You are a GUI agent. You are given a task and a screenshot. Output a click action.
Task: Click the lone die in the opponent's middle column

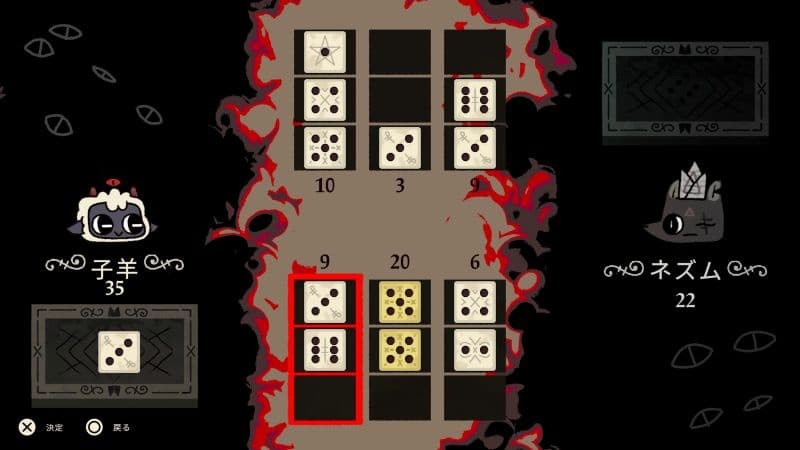(400, 147)
